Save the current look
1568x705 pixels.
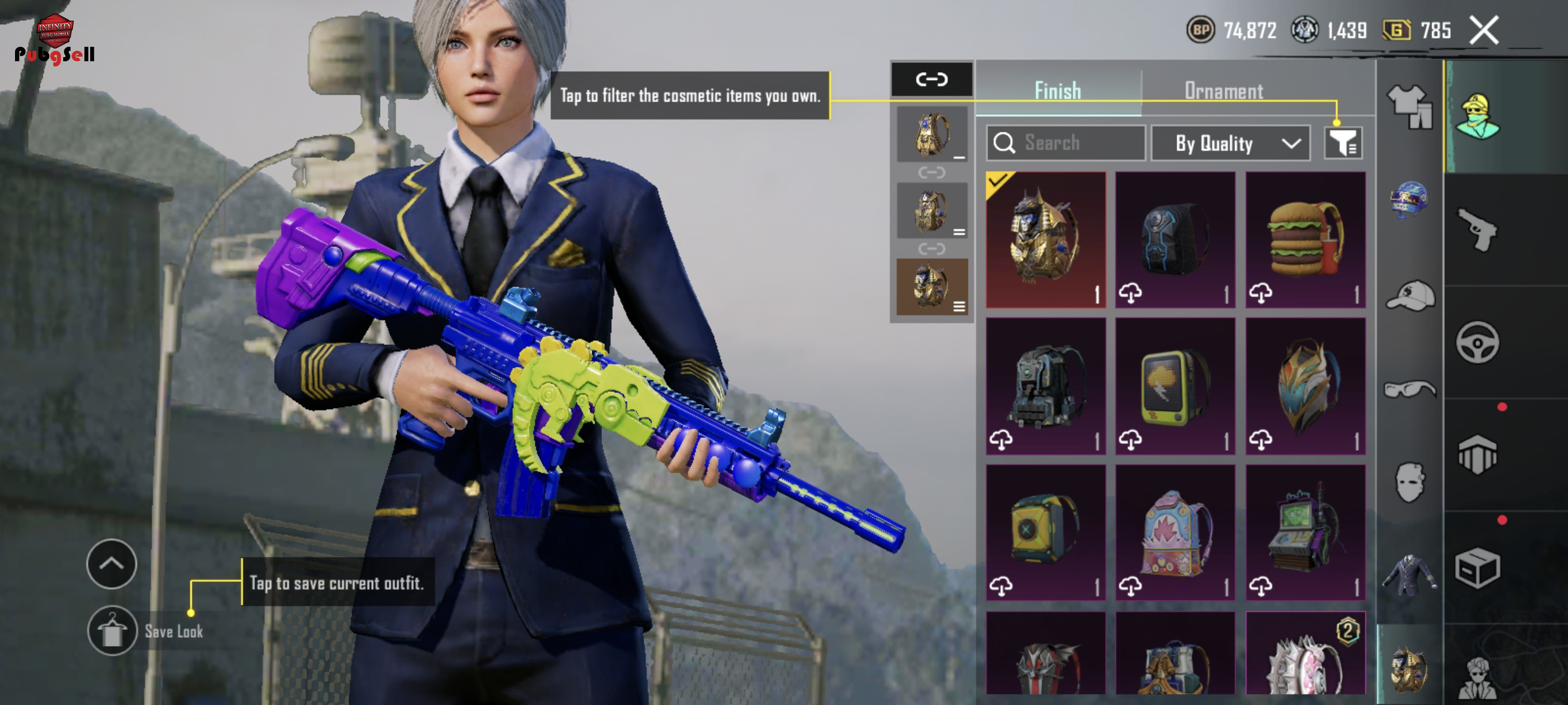pyautogui.click(x=112, y=631)
